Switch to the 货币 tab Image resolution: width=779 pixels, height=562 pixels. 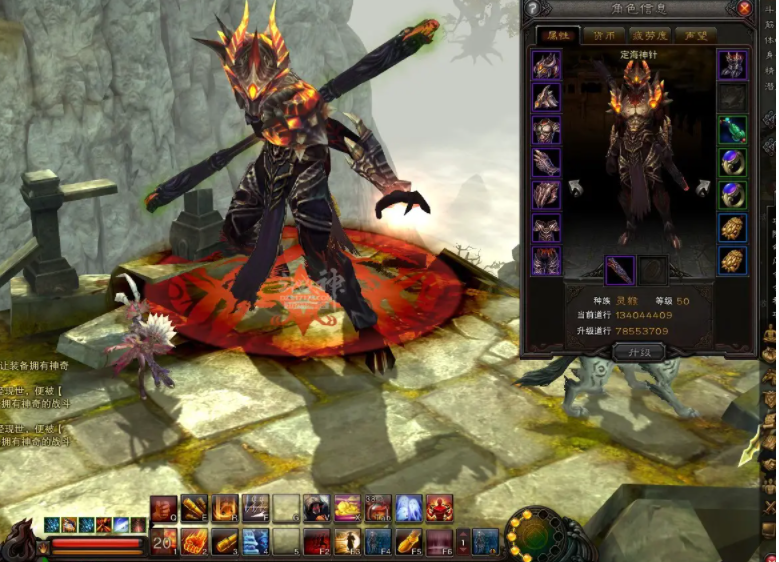pyautogui.click(x=605, y=35)
